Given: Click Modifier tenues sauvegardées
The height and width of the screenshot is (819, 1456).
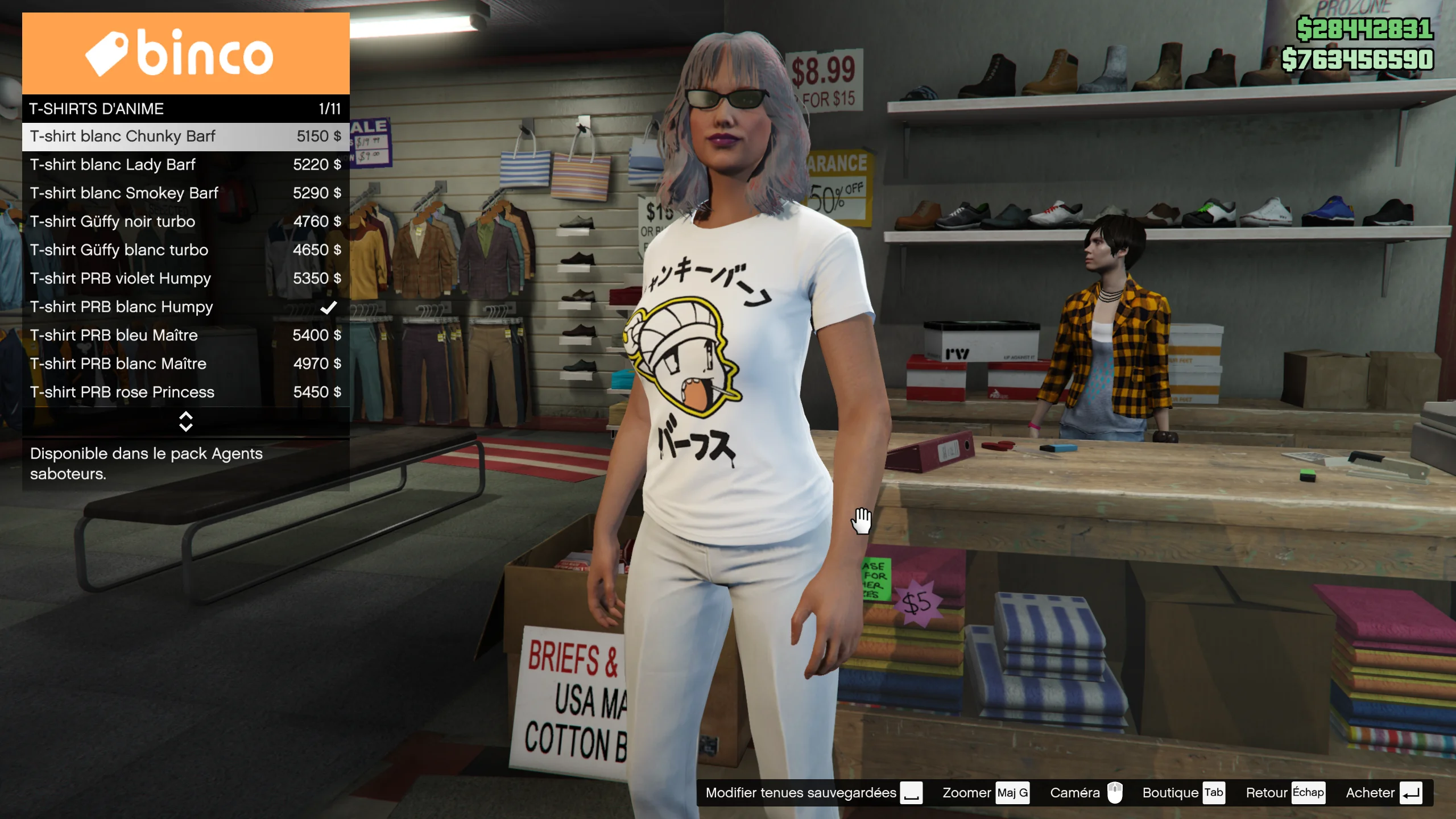Looking at the screenshot, I should (813, 793).
